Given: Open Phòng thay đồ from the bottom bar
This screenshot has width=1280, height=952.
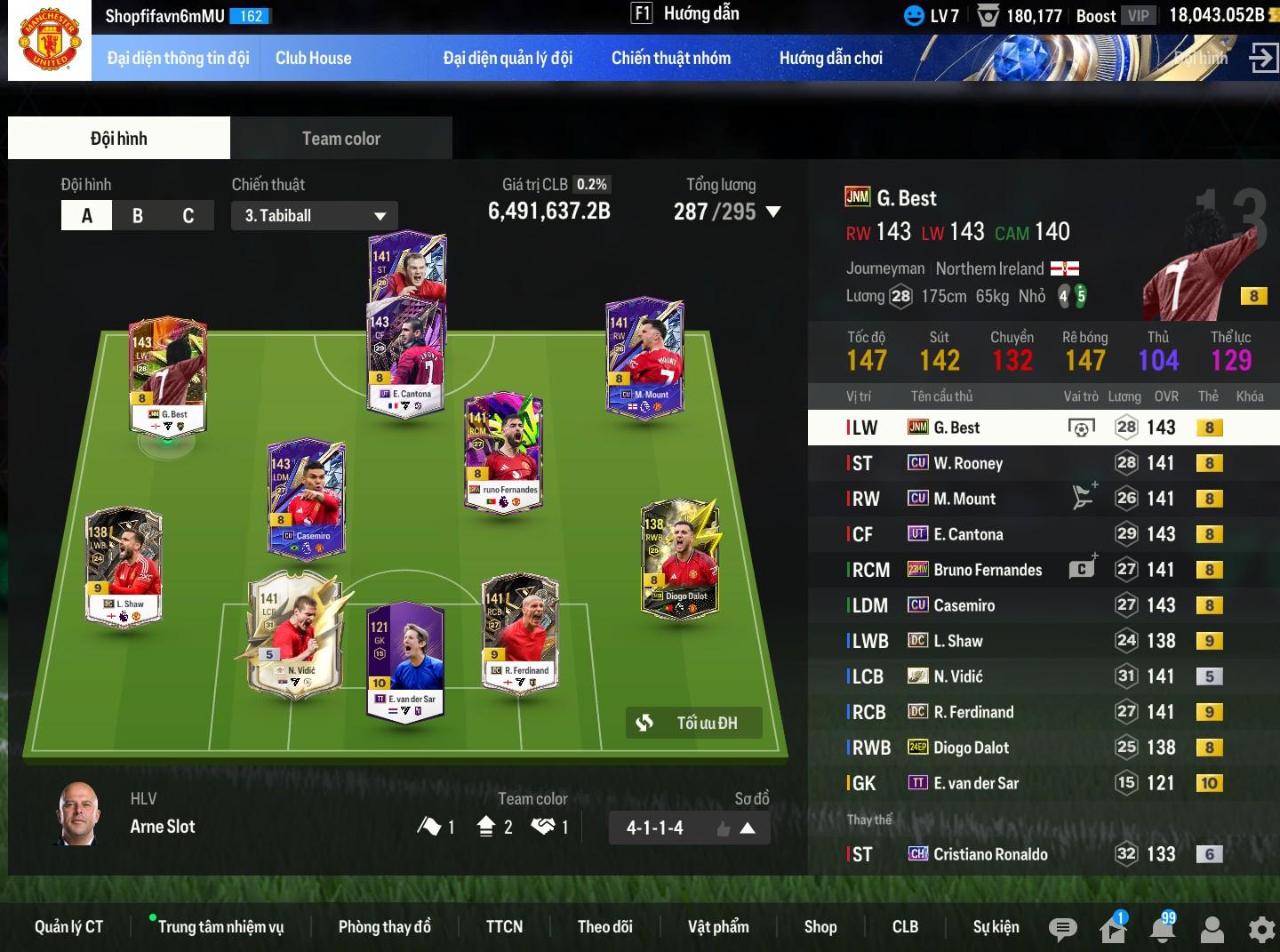Looking at the screenshot, I should tap(384, 927).
